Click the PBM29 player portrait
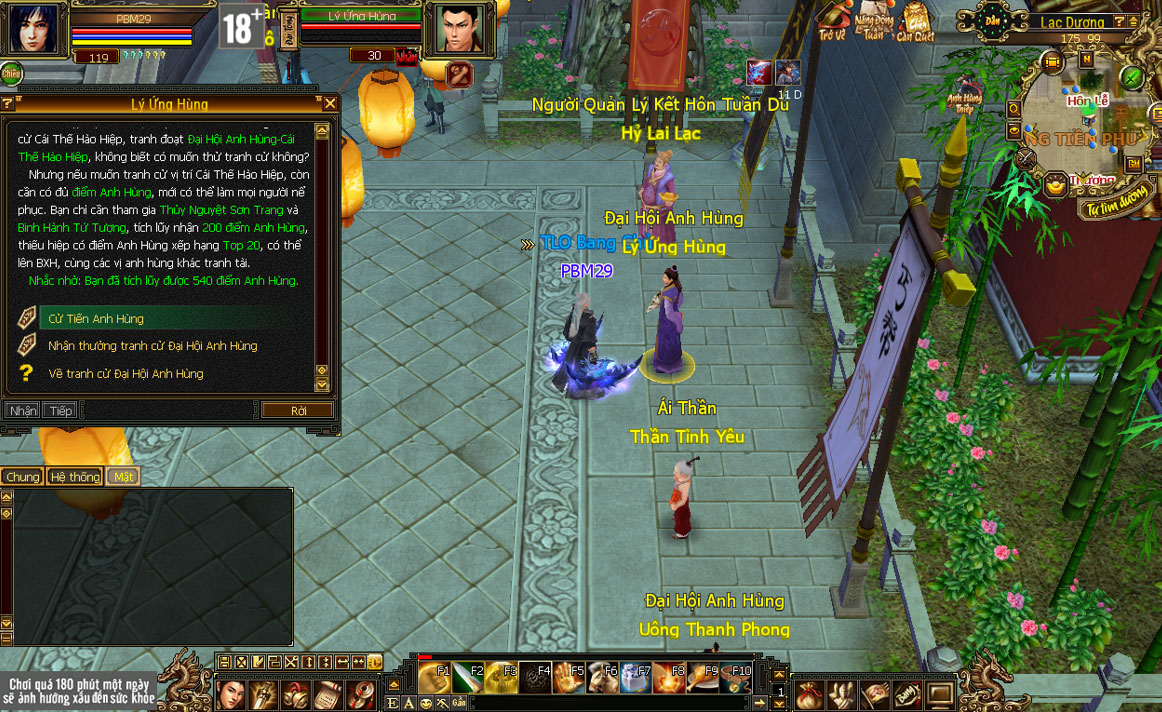This screenshot has height=712, width=1162. (x=31, y=28)
